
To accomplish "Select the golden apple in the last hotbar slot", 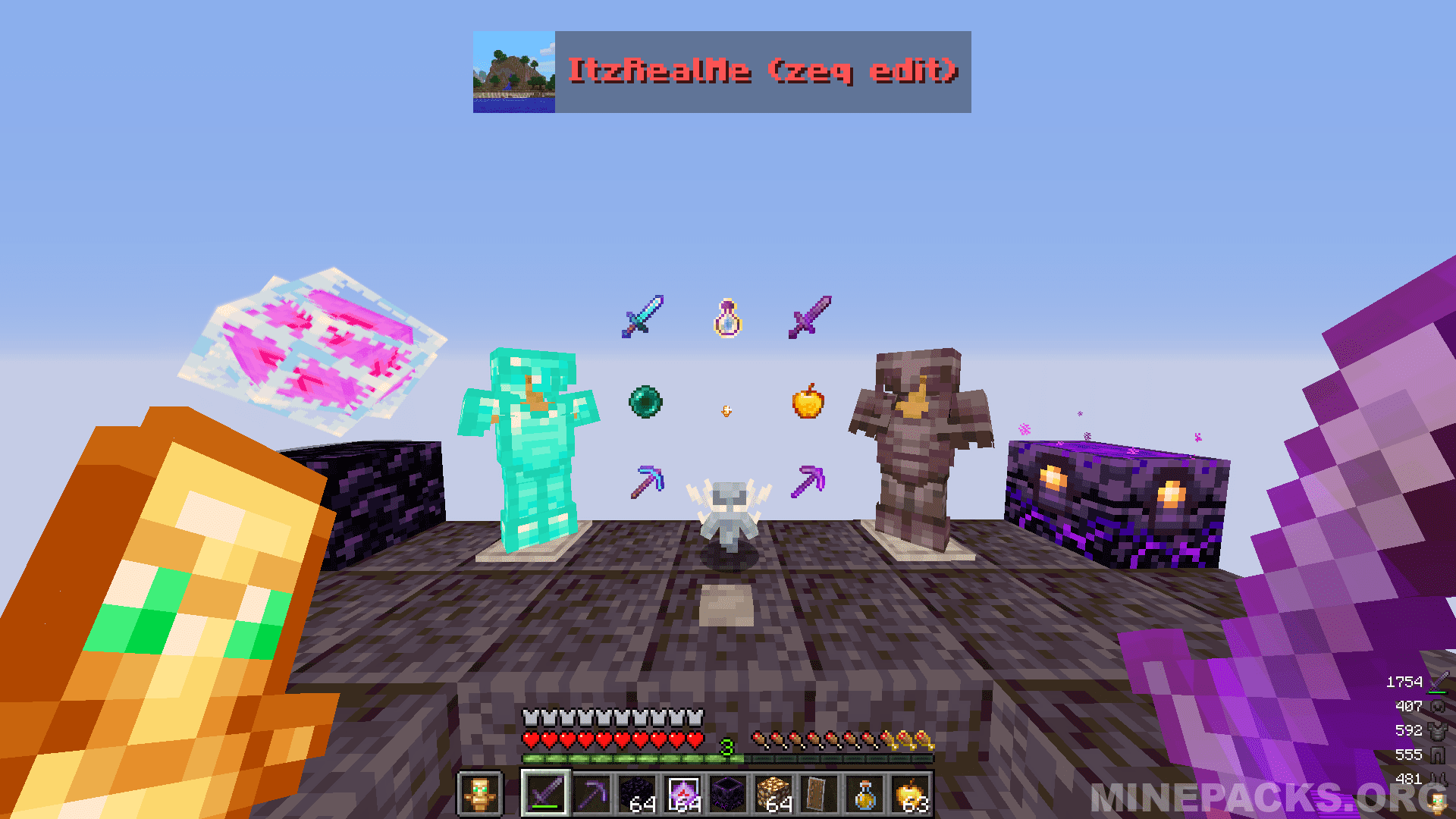I will 908,792.
